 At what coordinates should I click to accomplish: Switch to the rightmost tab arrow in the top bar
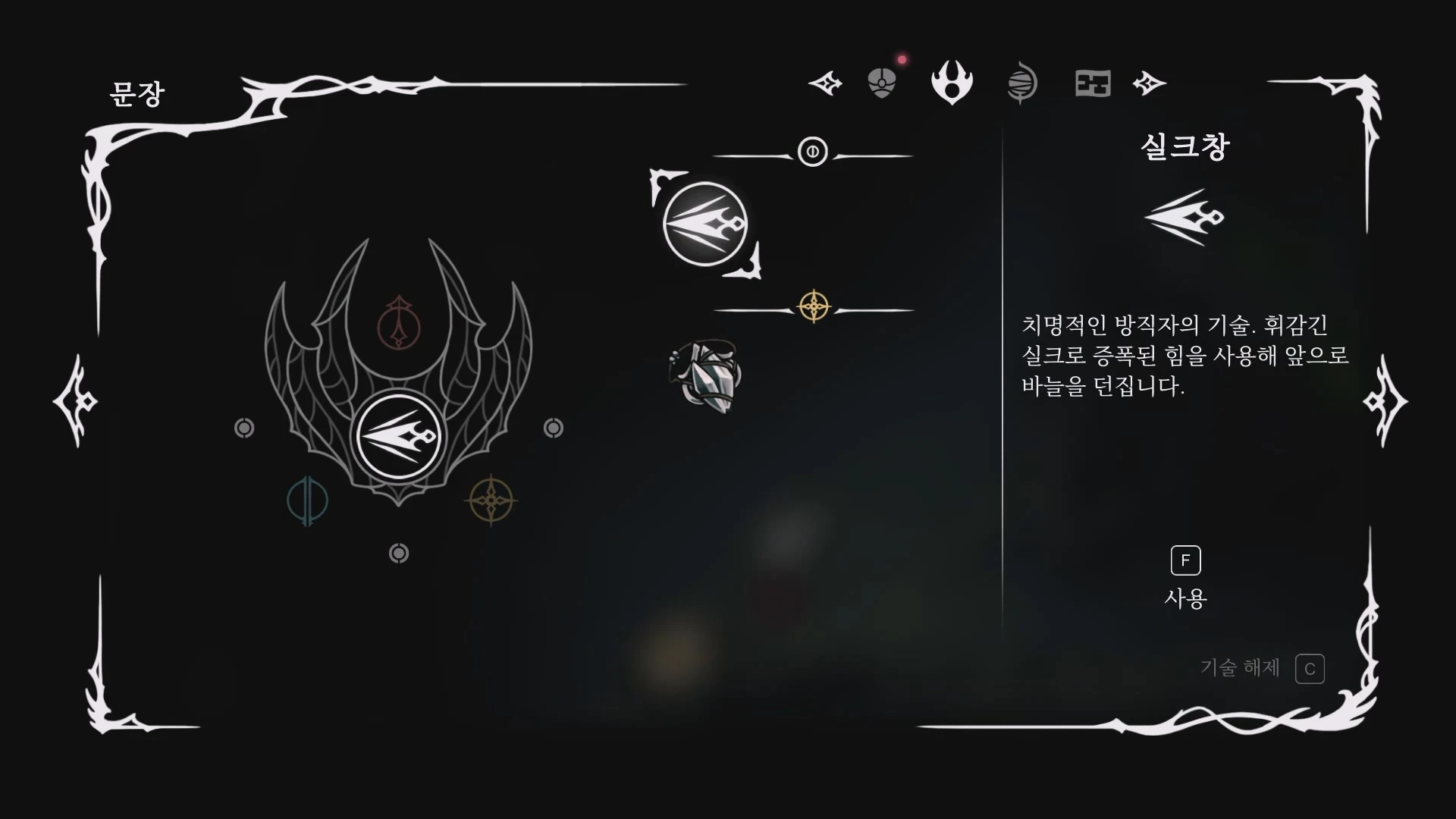tap(1149, 83)
